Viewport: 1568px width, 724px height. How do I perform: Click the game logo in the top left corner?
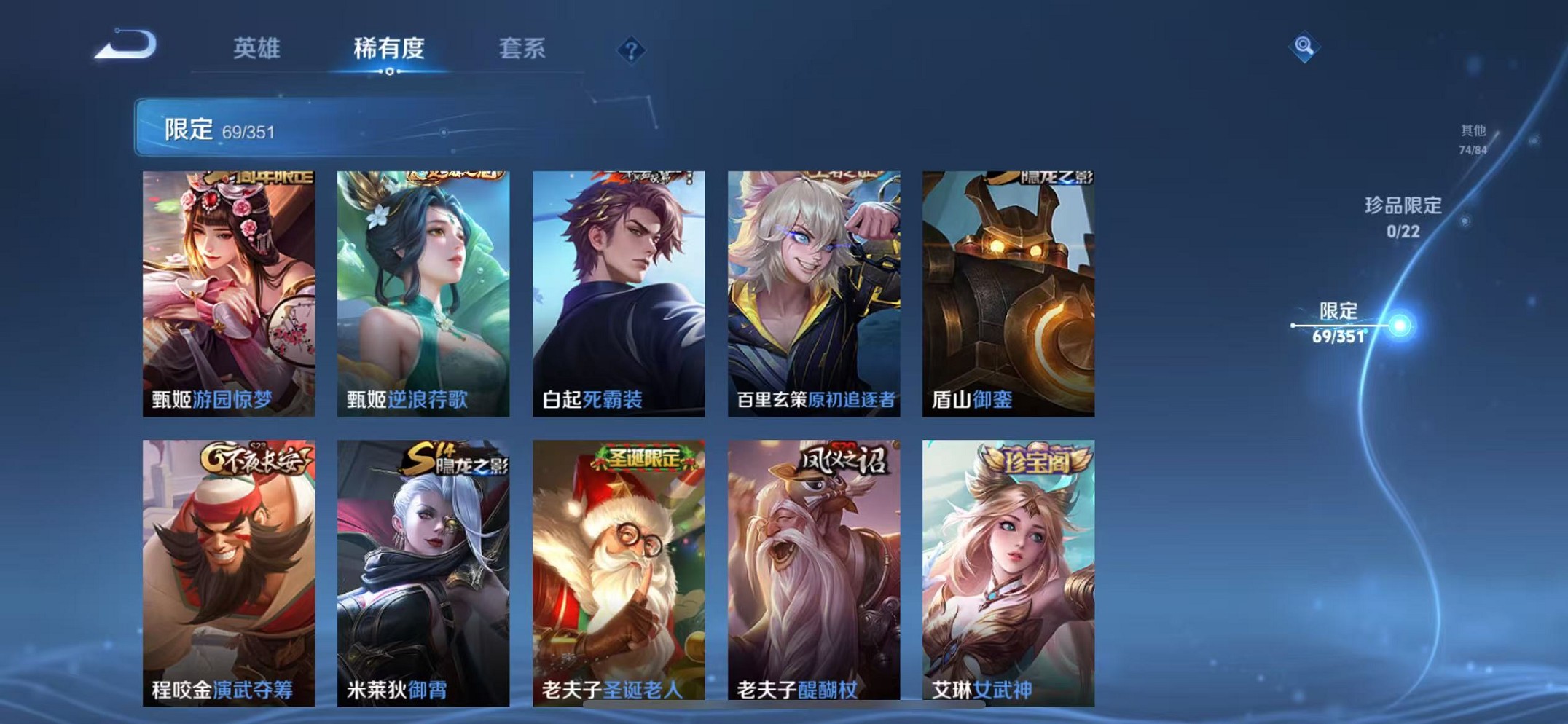coord(125,45)
